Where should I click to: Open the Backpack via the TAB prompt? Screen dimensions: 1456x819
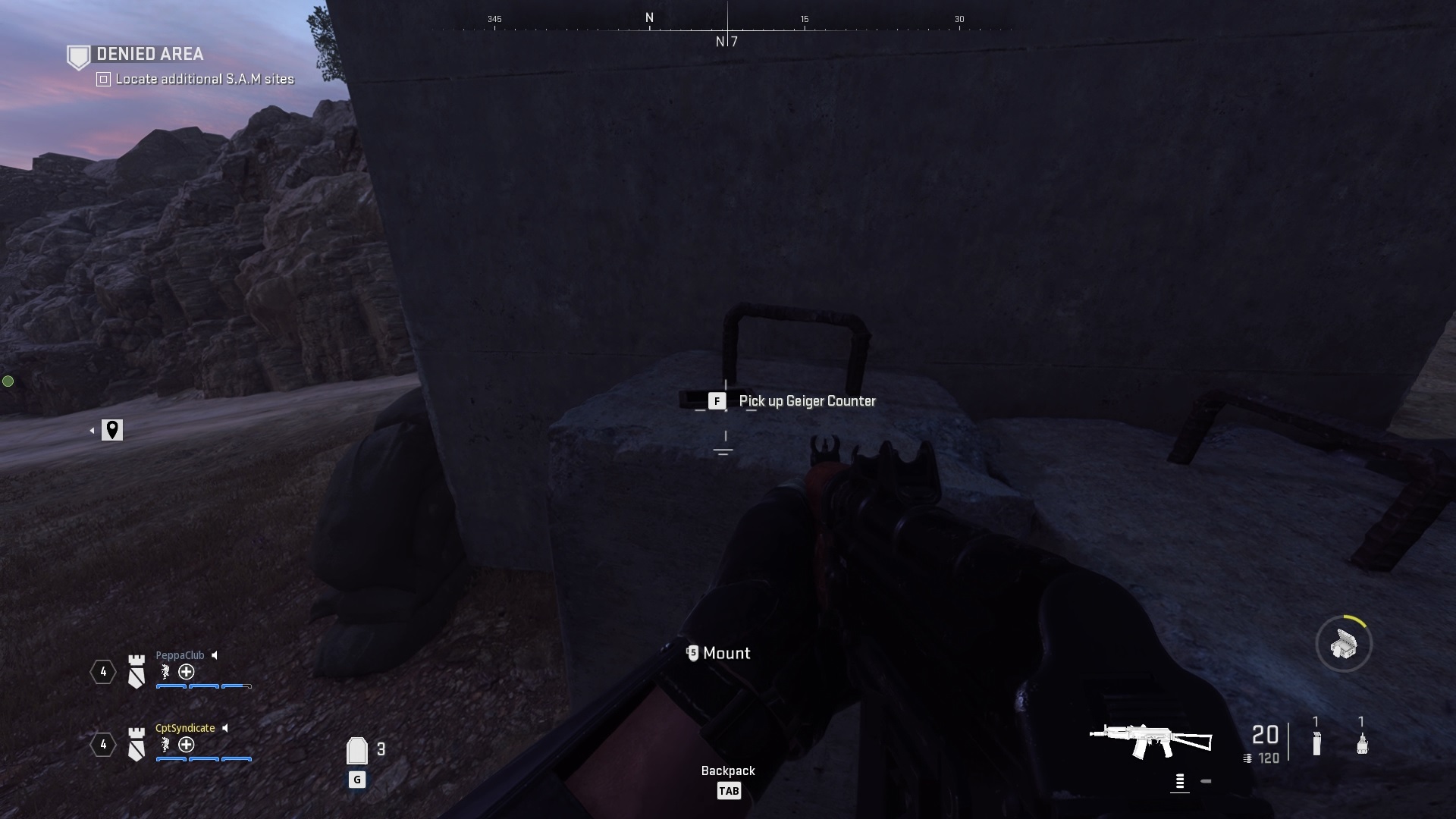pos(728,790)
